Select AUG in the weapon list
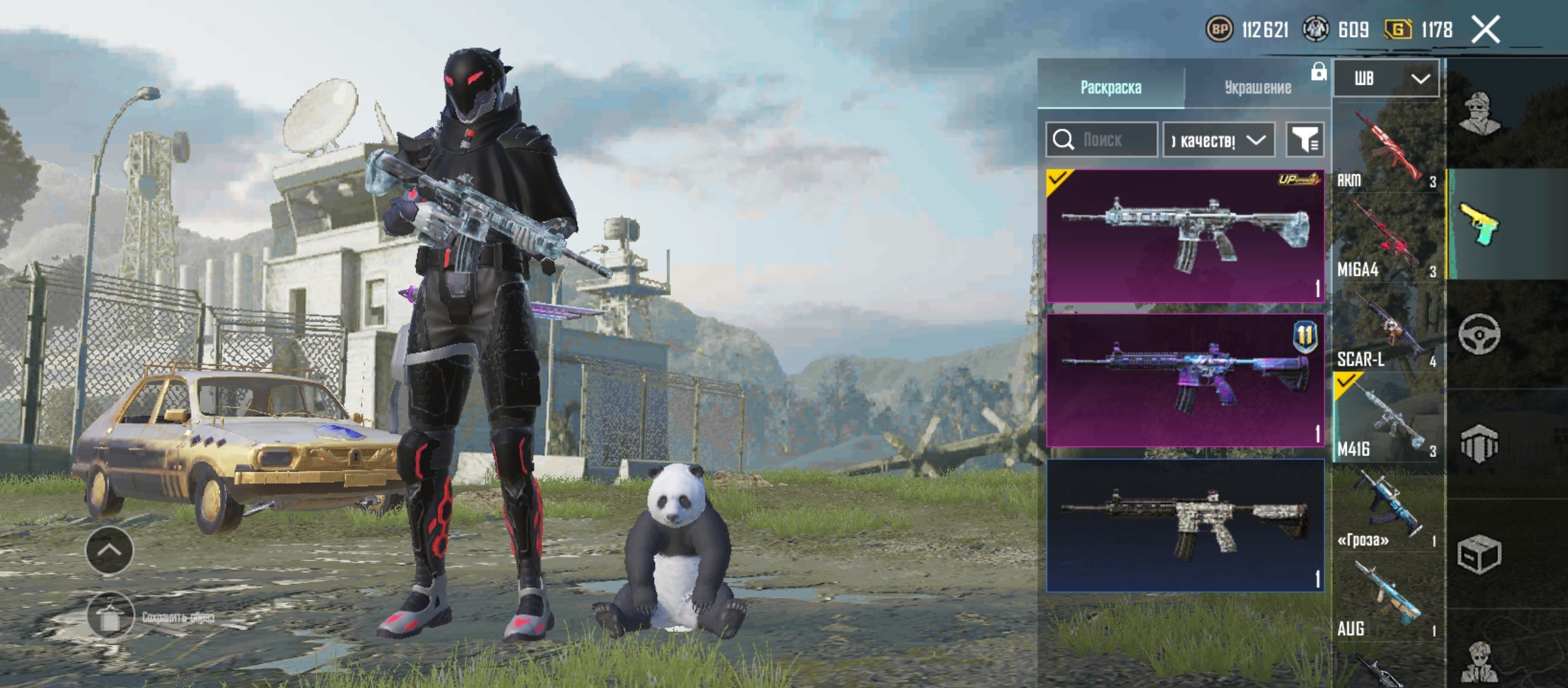1568x688 pixels. coord(1387,598)
